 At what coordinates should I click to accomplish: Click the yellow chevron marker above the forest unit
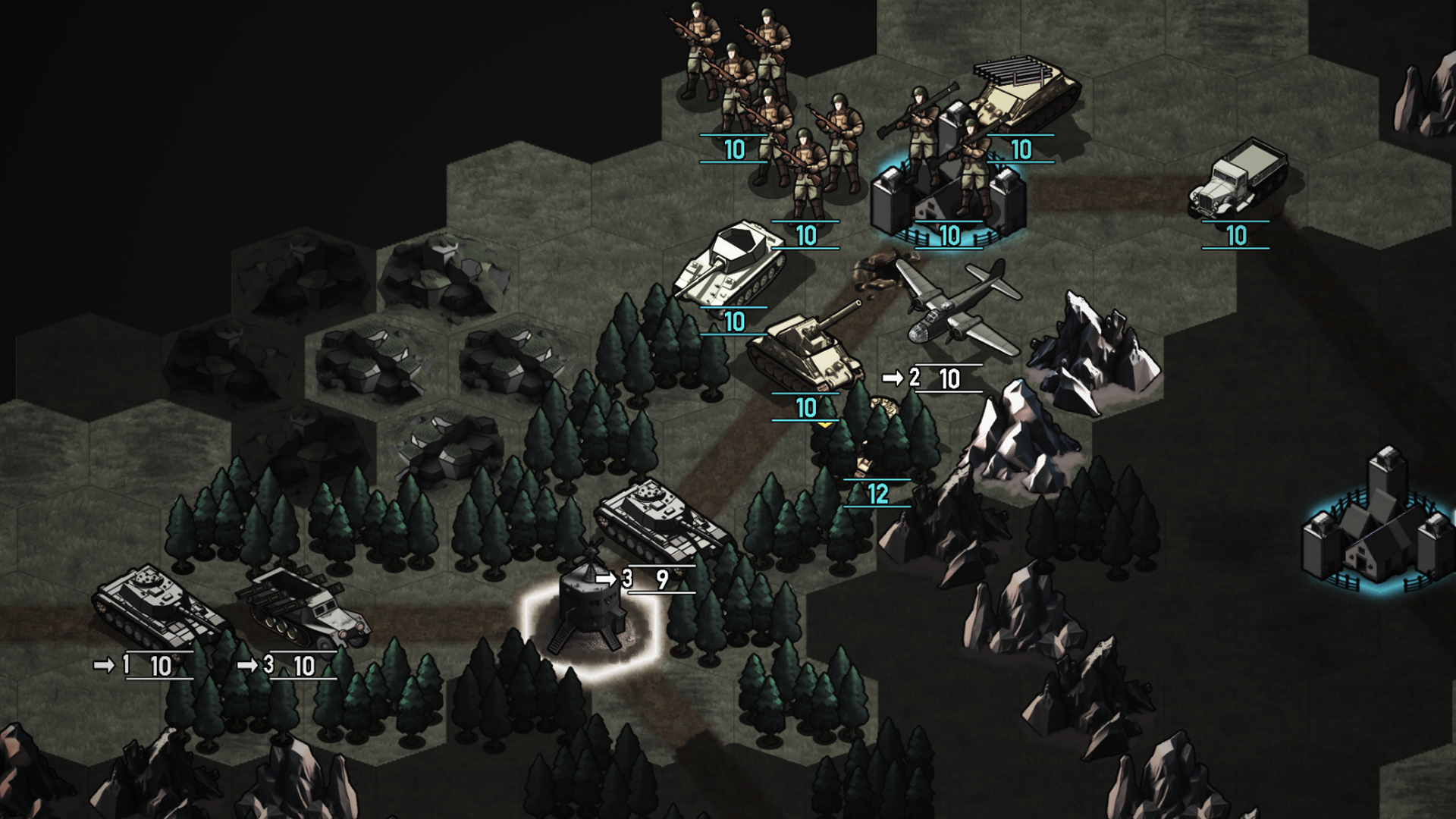click(x=825, y=426)
